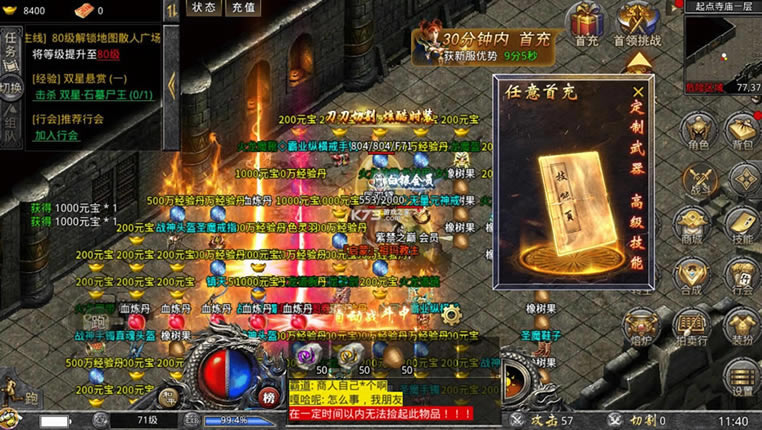This screenshot has width=762, height=430.
Task: Collapse the quest panel with the arrow
Action: 171,84
